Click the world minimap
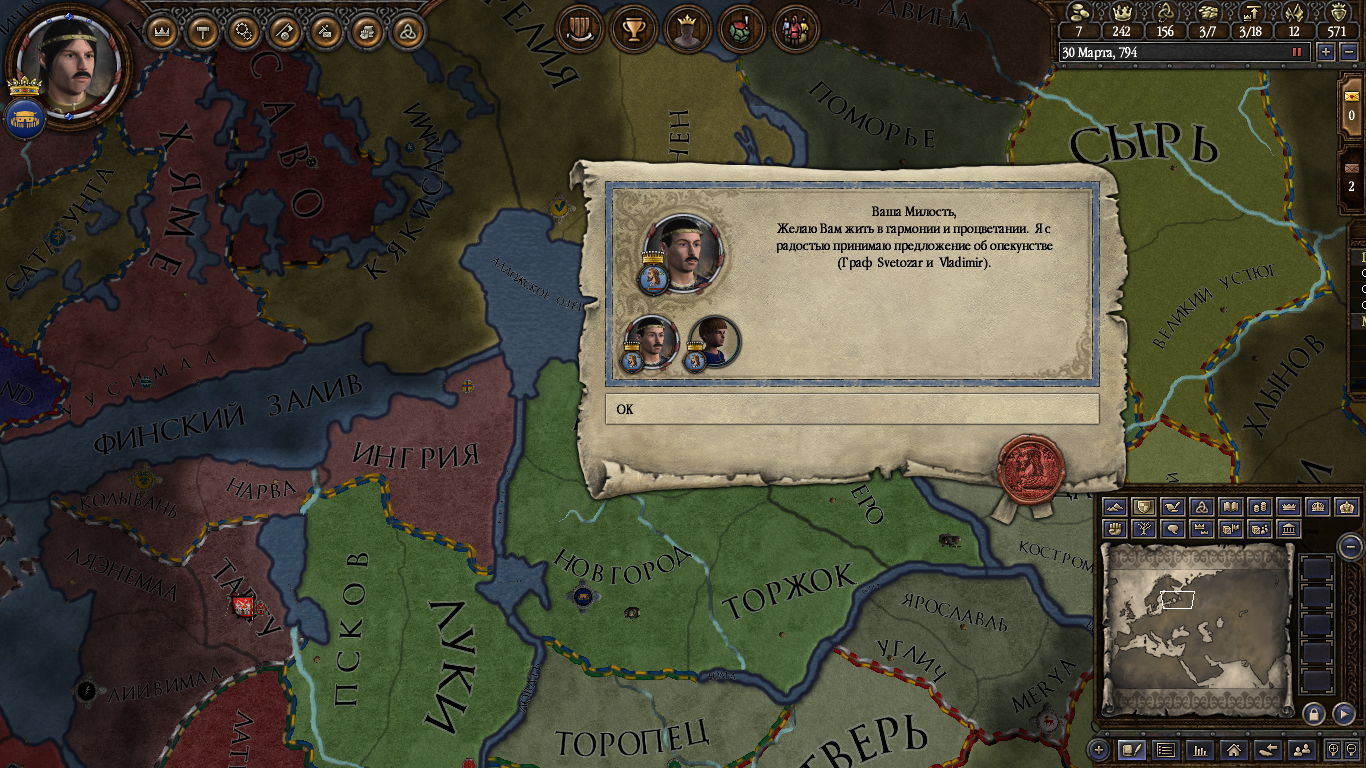Image resolution: width=1366 pixels, height=768 pixels. coord(1196,622)
